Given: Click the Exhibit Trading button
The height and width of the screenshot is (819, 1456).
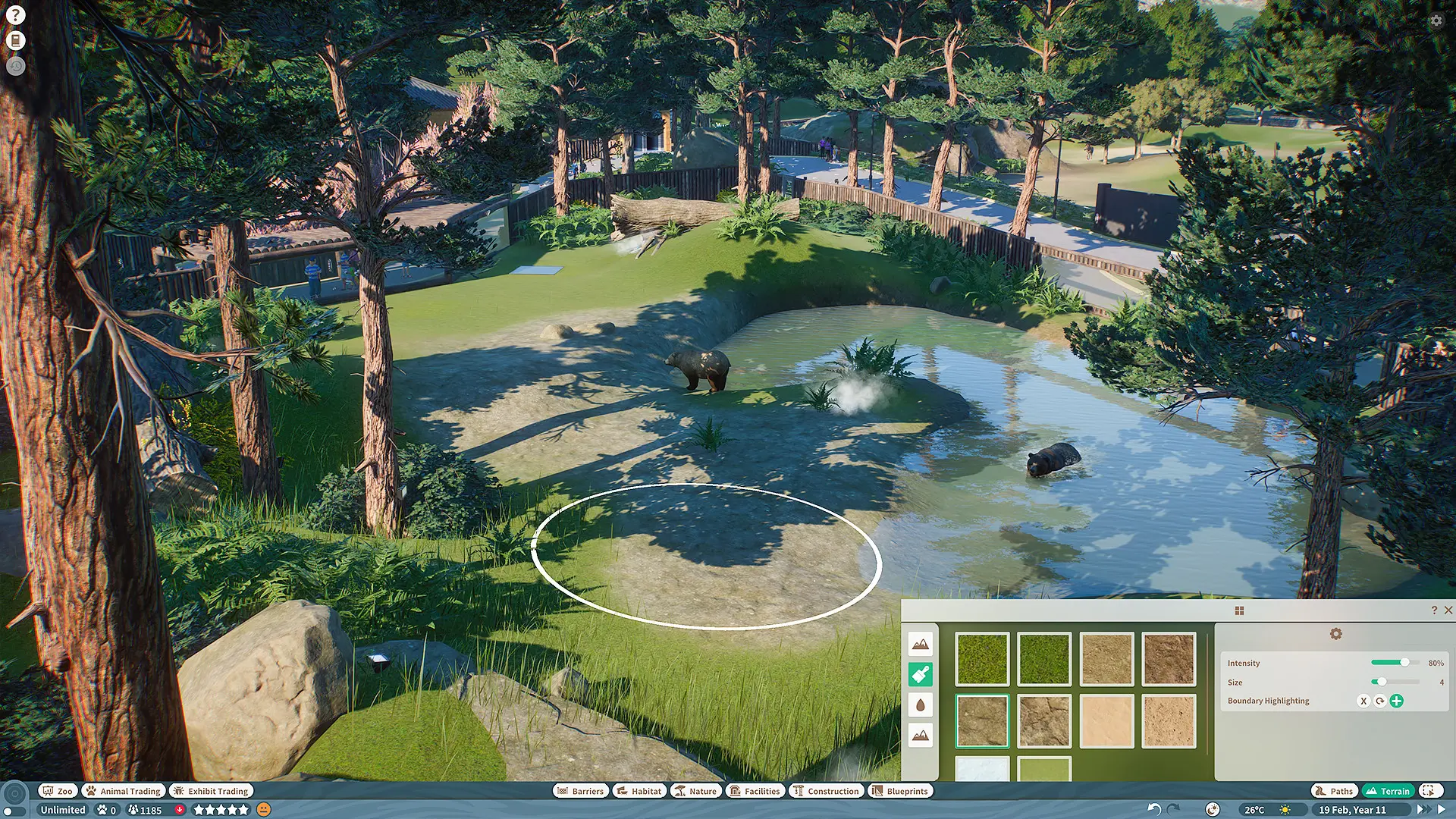Looking at the screenshot, I should pos(211,791).
